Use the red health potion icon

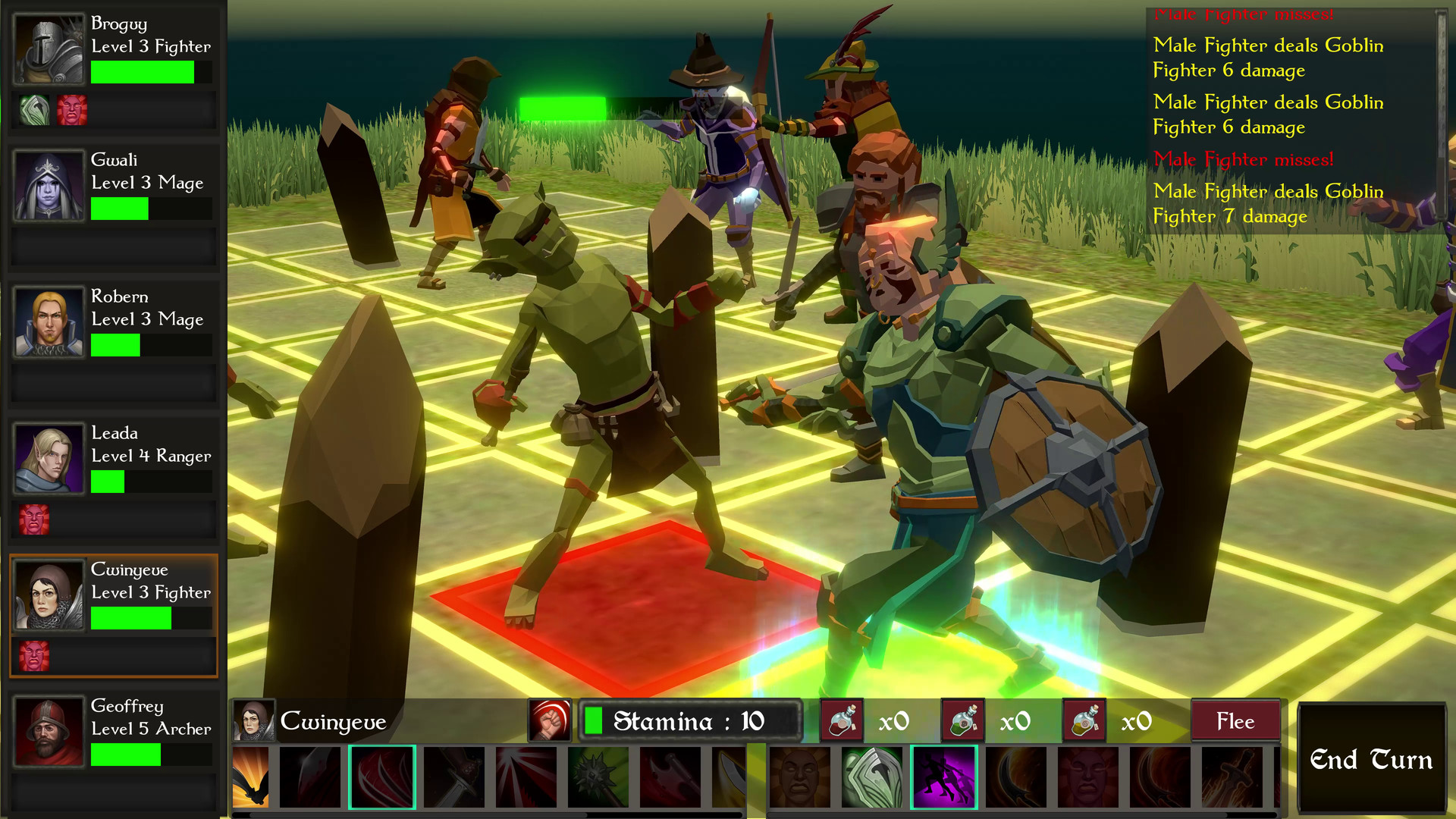[x=842, y=720]
